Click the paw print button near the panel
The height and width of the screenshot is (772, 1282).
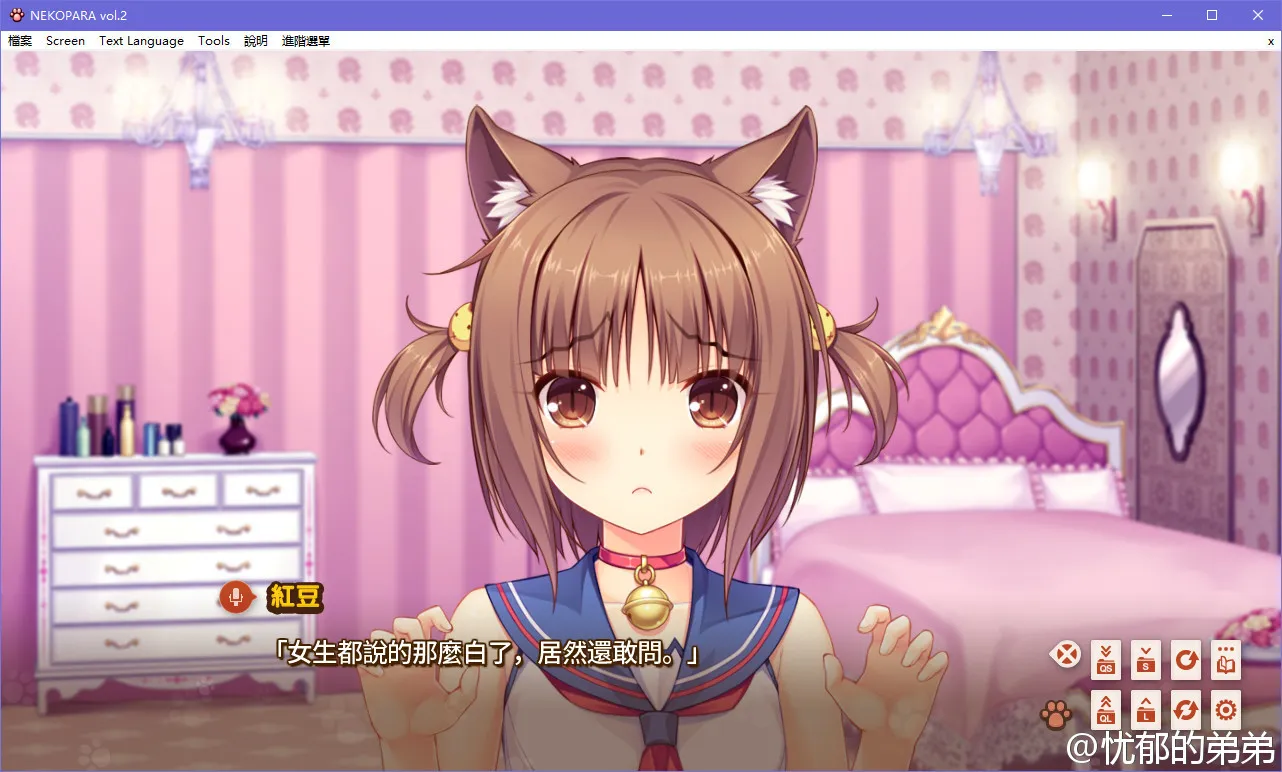tap(1057, 712)
